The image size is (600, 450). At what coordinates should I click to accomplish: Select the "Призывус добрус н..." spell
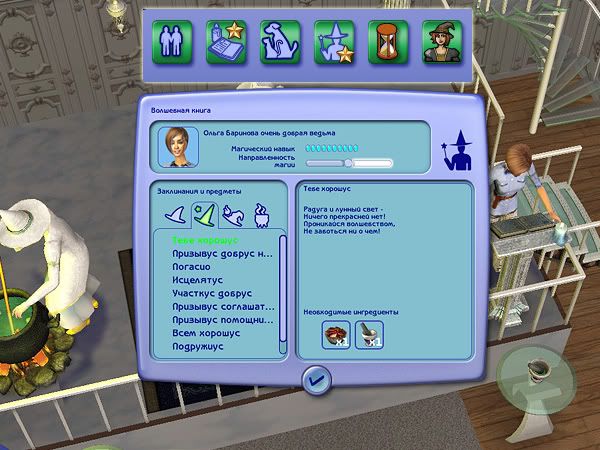point(221,254)
